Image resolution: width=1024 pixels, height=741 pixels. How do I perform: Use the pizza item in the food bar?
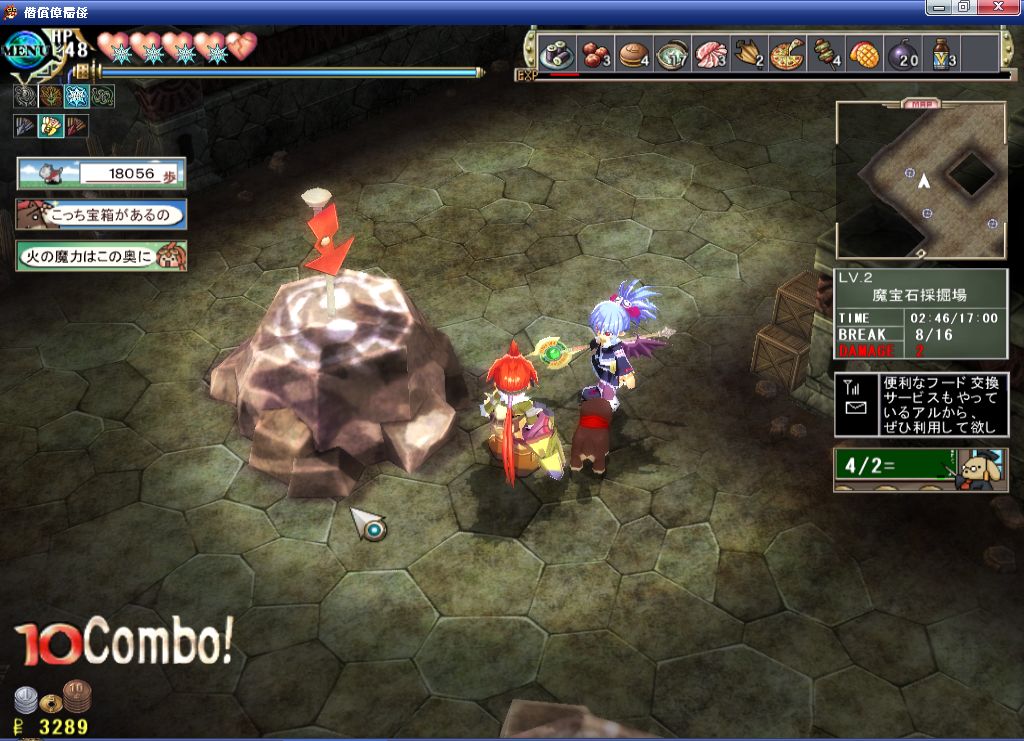[x=788, y=54]
